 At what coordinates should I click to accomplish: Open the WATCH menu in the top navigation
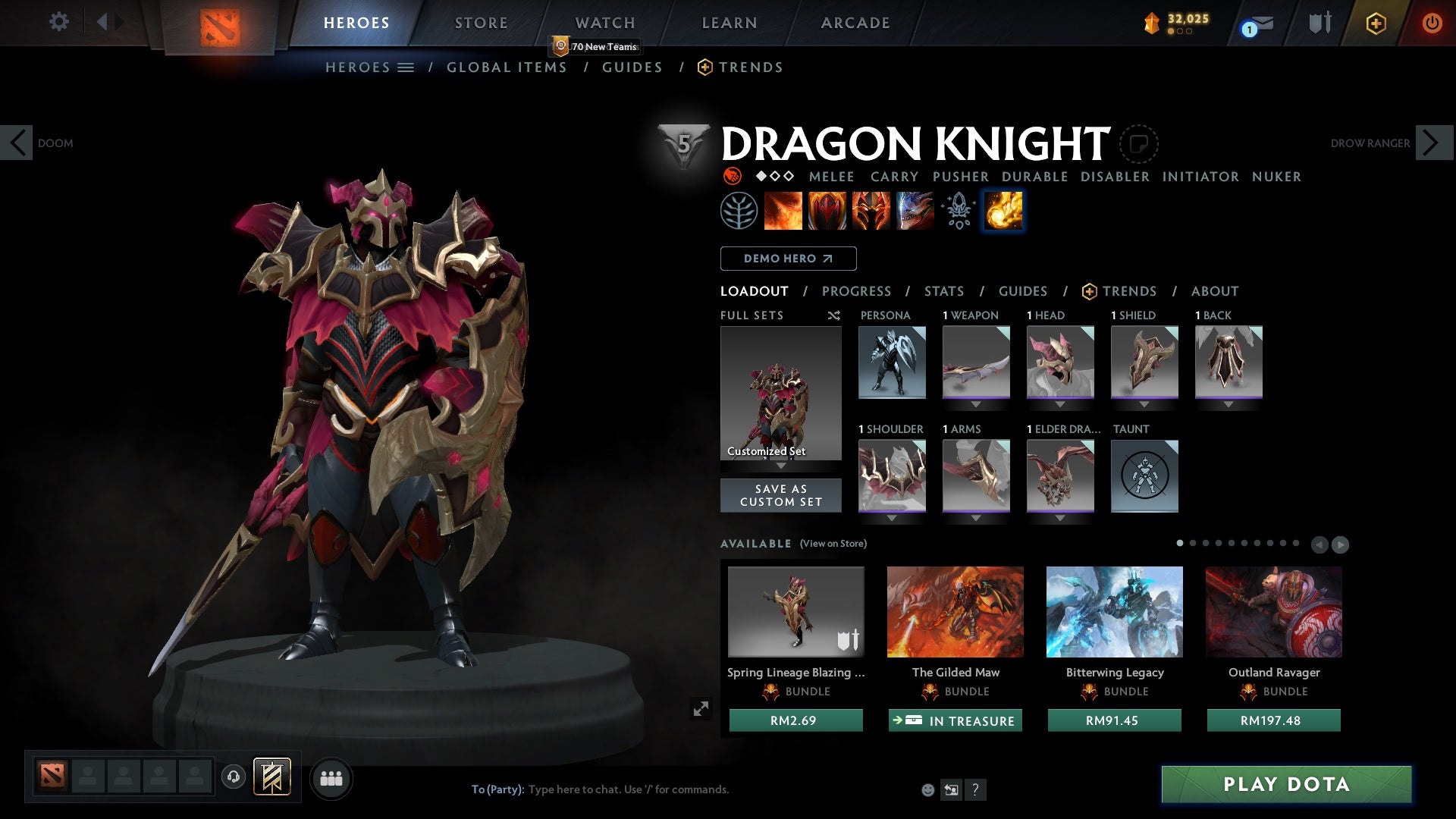pos(605,22)
